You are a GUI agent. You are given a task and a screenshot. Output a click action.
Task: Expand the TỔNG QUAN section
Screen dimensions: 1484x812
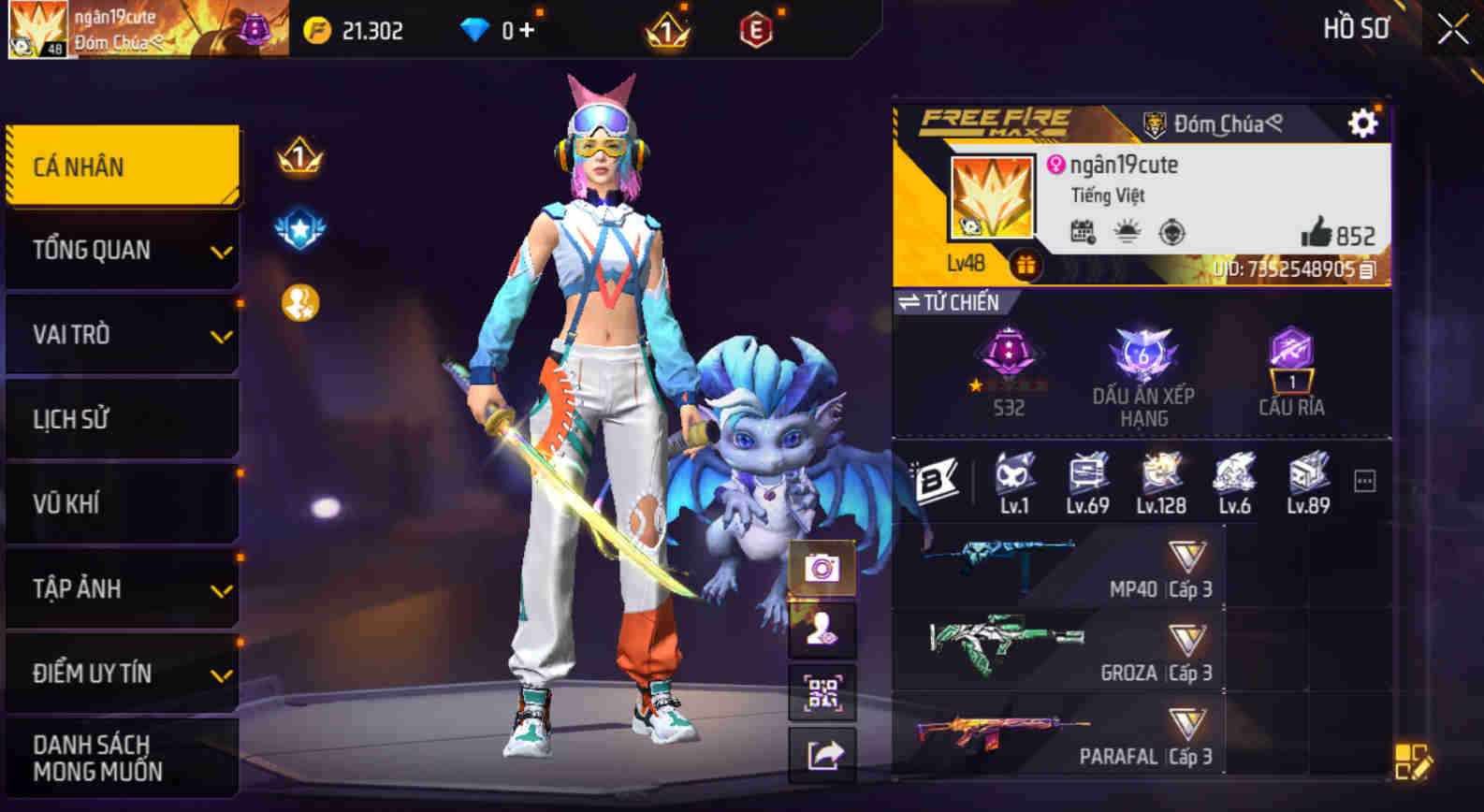click(x=122, y=250)
